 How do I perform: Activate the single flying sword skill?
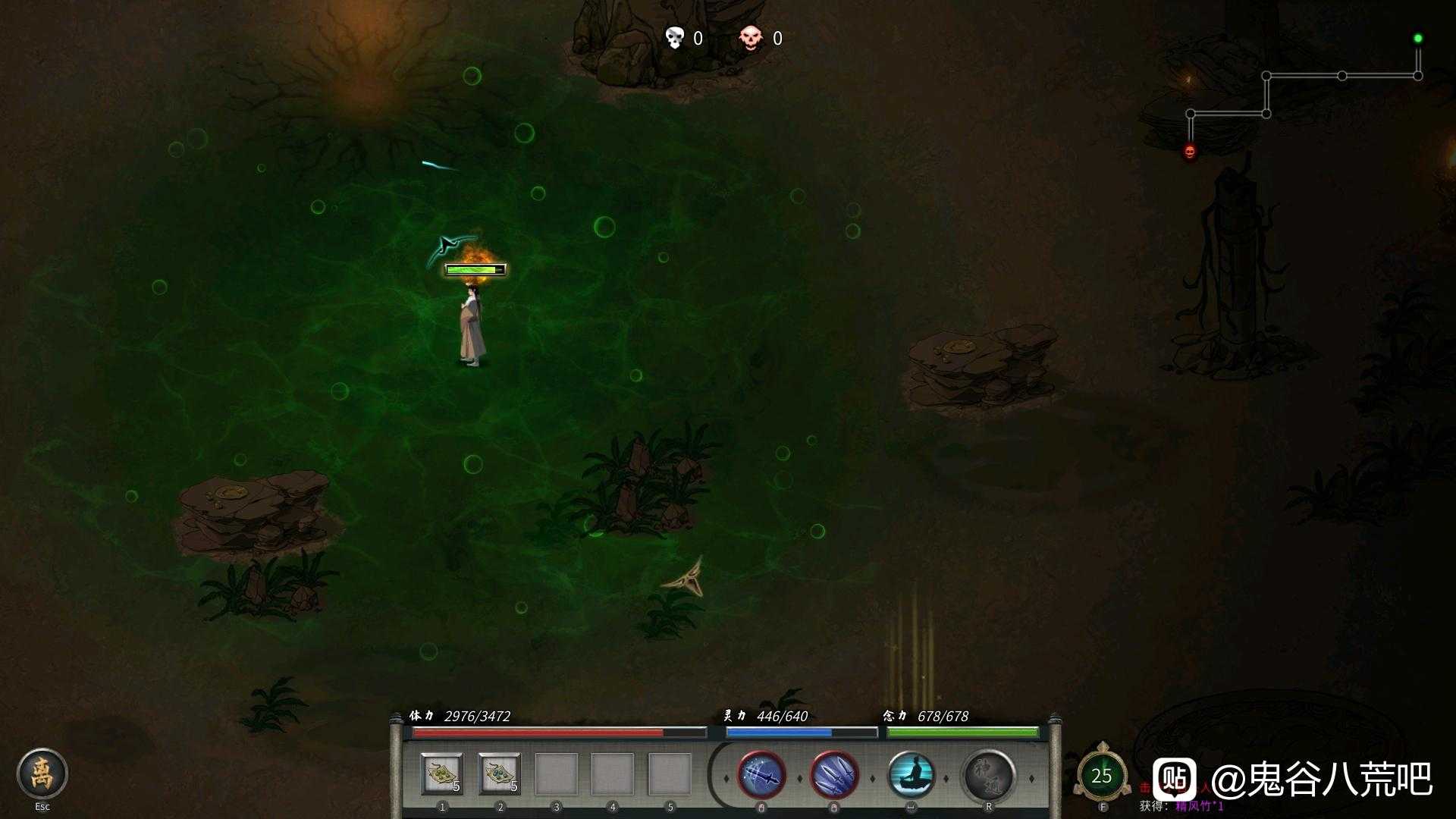[x=761, y=776]
